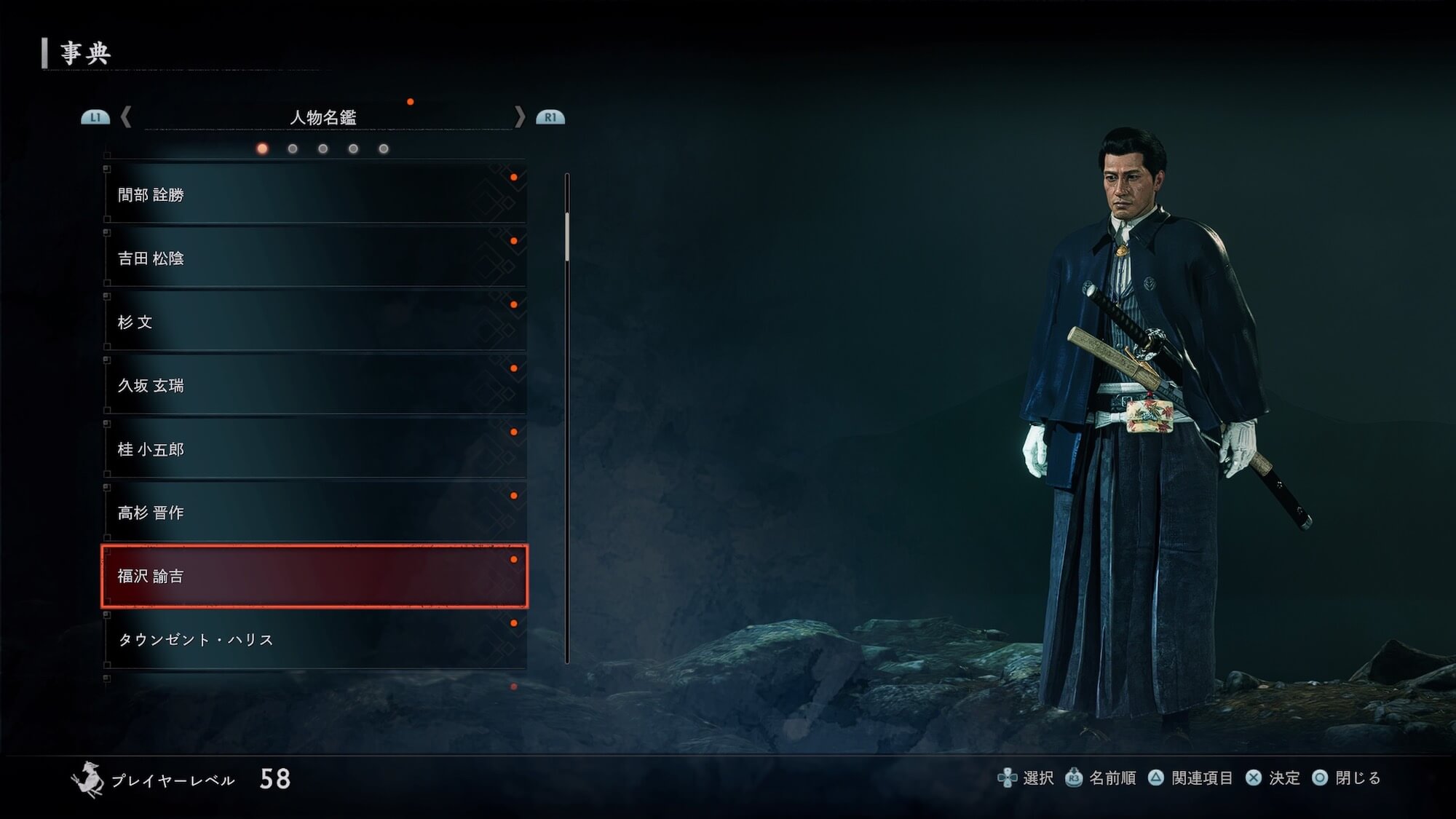
Task: Open the 桂 小五郎 entry
Action: coord(314,449)
